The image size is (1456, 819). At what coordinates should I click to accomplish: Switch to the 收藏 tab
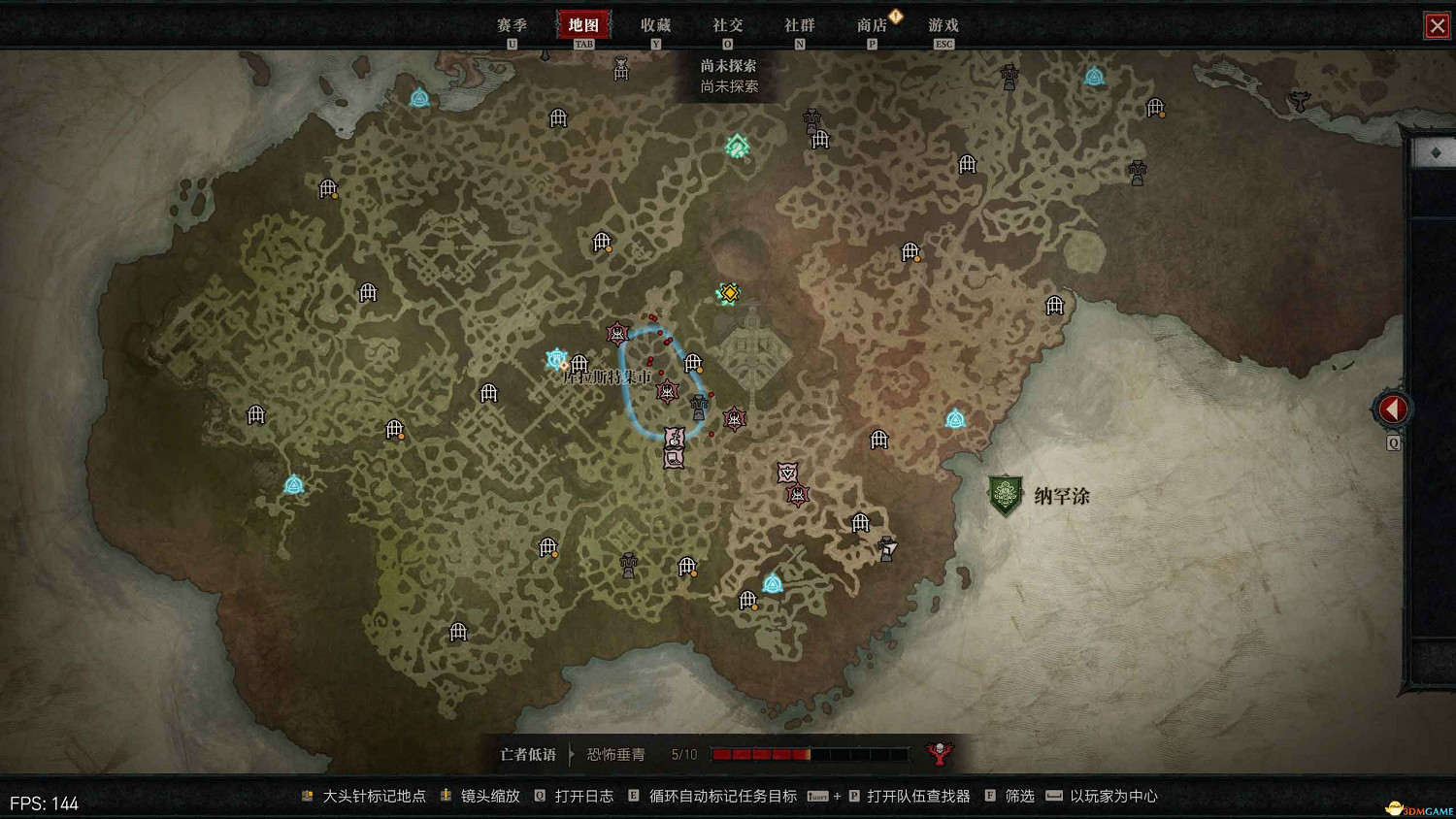[x=657, y=25]
